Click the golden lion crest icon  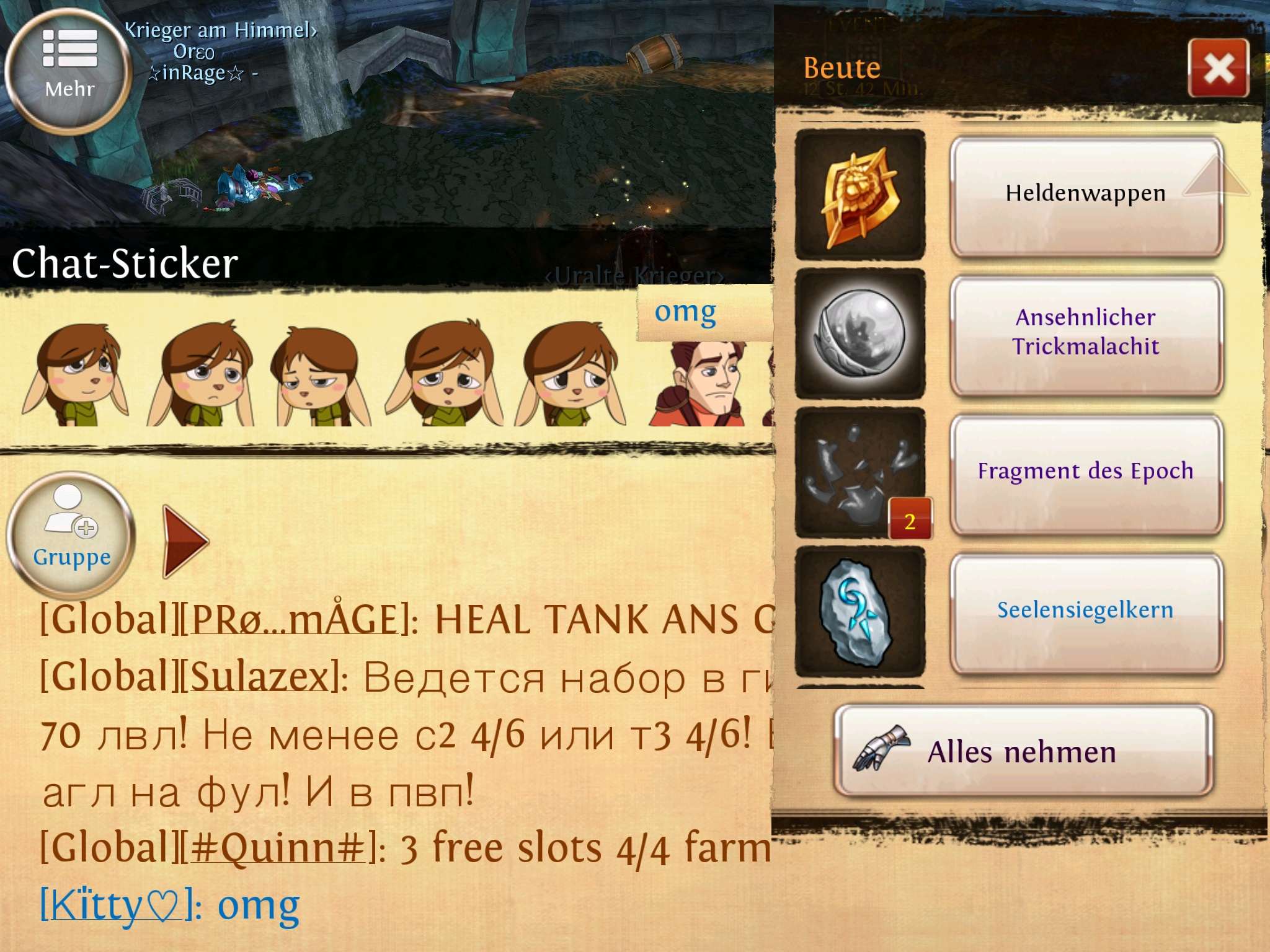click(x=860, y=195)
